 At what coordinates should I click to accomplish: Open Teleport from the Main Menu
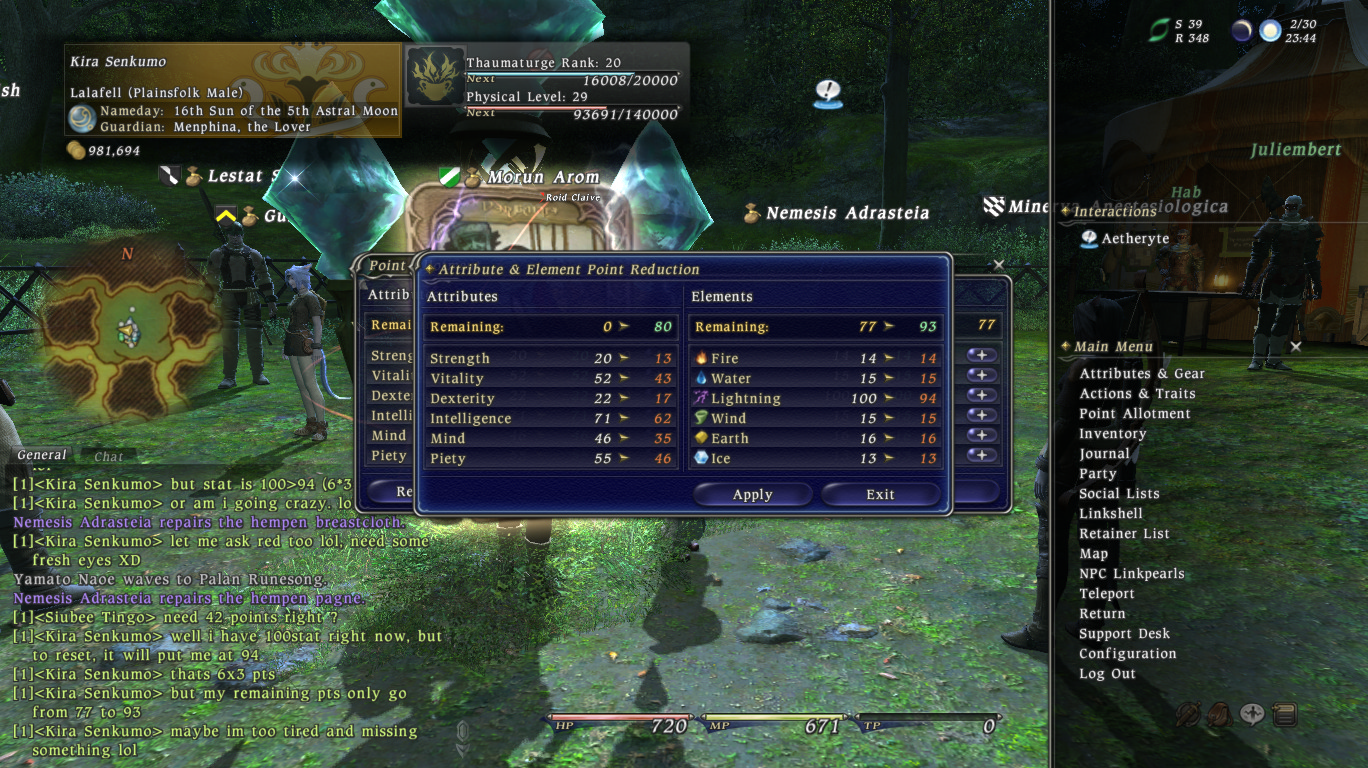(1107, 593)
